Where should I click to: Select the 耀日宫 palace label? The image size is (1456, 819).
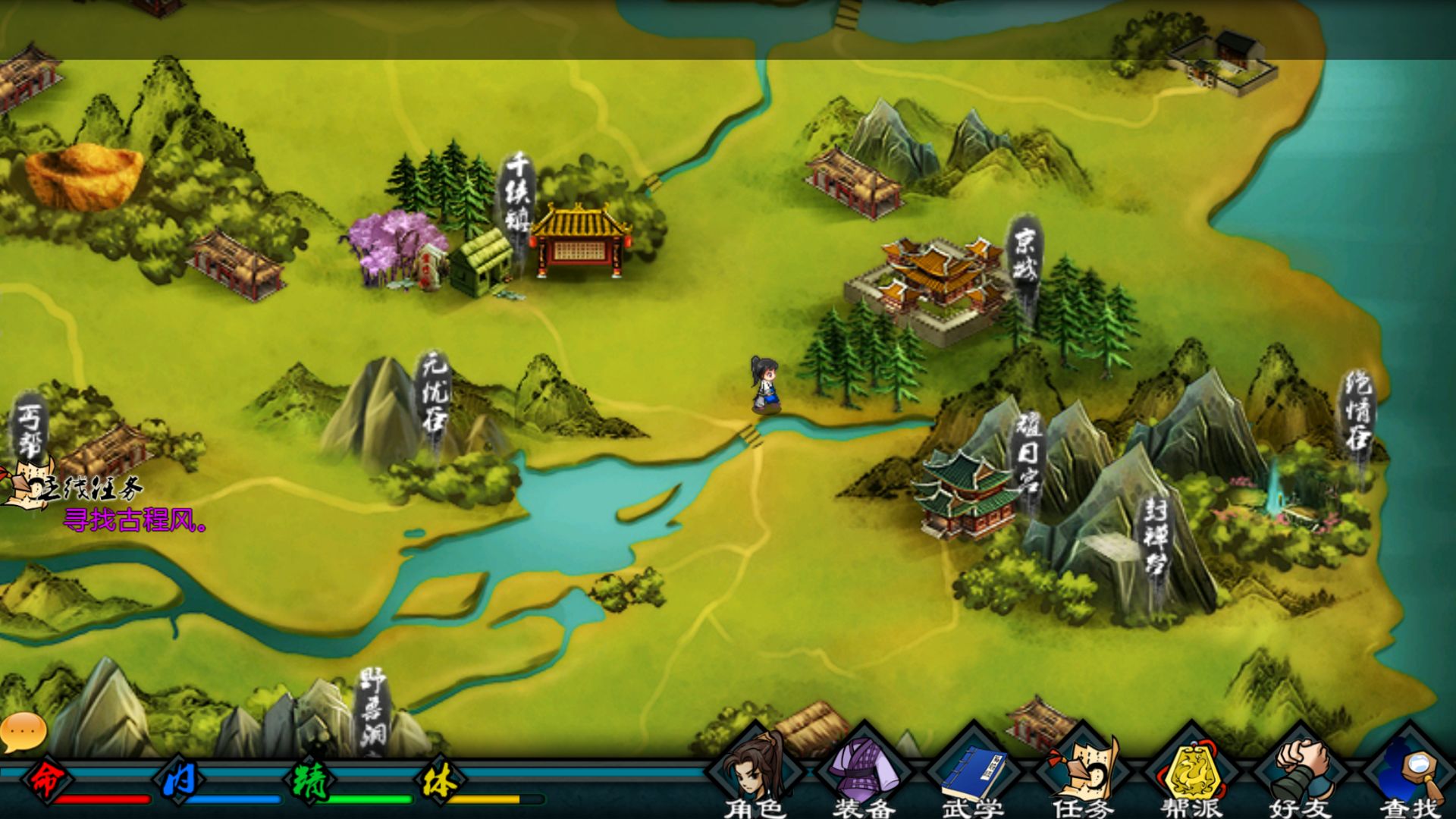click(1029, 453)
